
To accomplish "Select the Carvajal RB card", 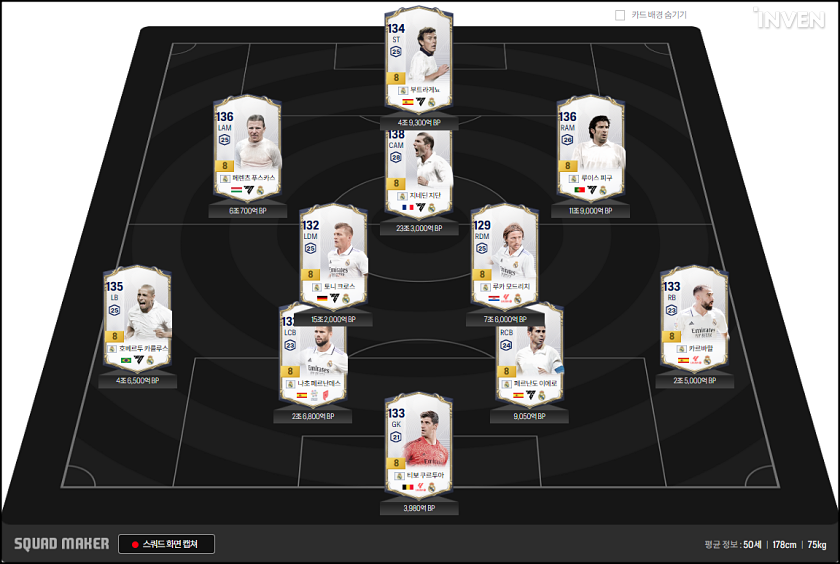I will [x=694, y=317].
